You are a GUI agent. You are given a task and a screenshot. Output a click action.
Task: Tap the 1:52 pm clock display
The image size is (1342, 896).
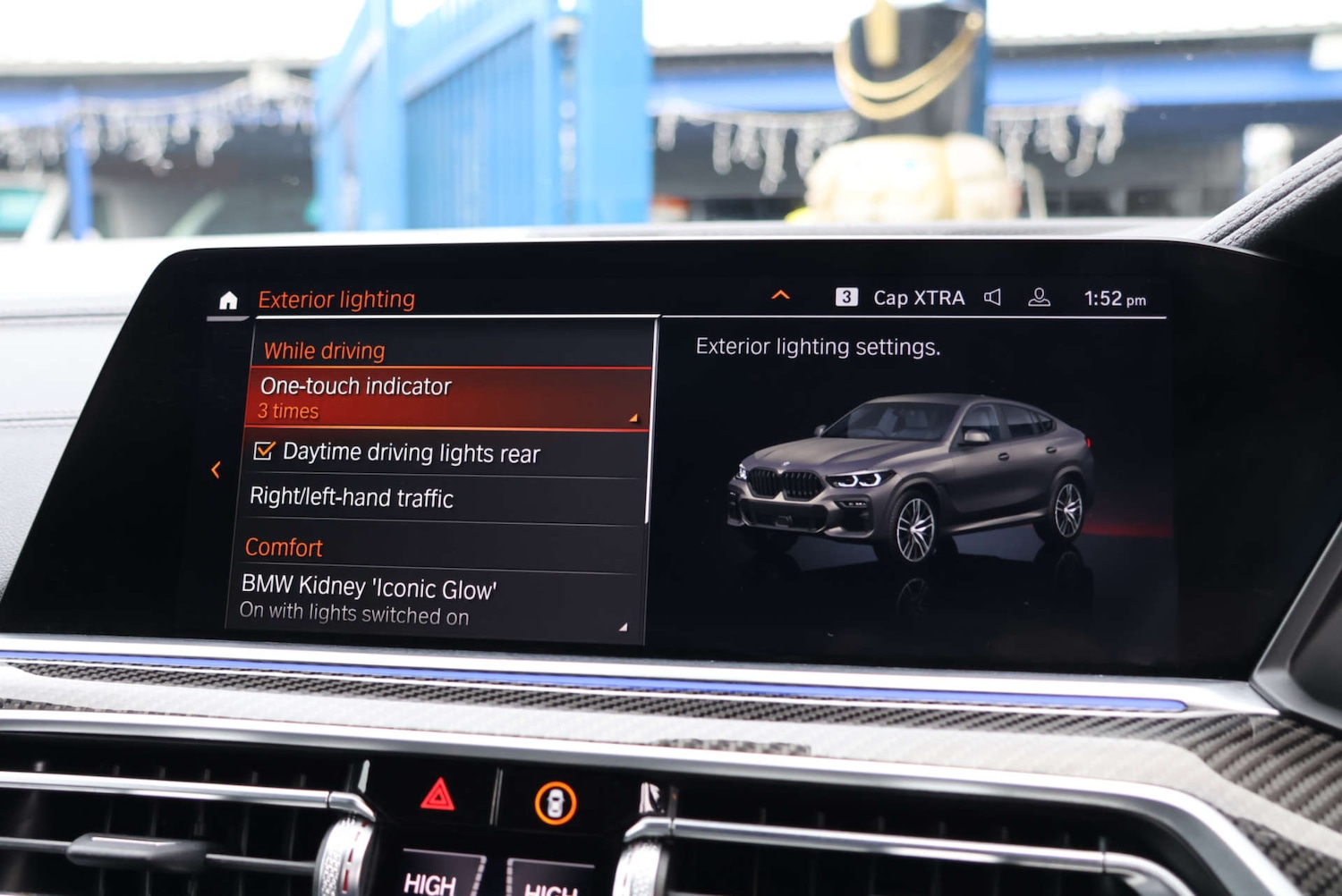(1114, 298)
